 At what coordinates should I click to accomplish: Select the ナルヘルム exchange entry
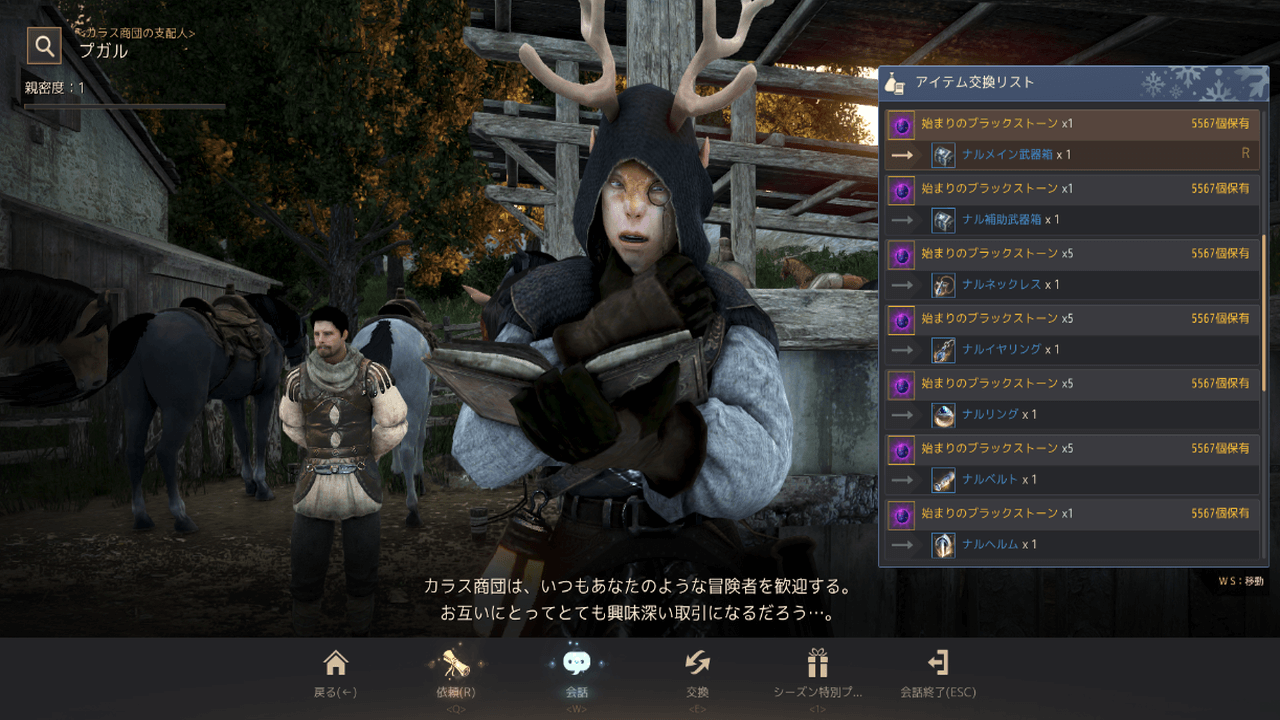point(1072,529)
